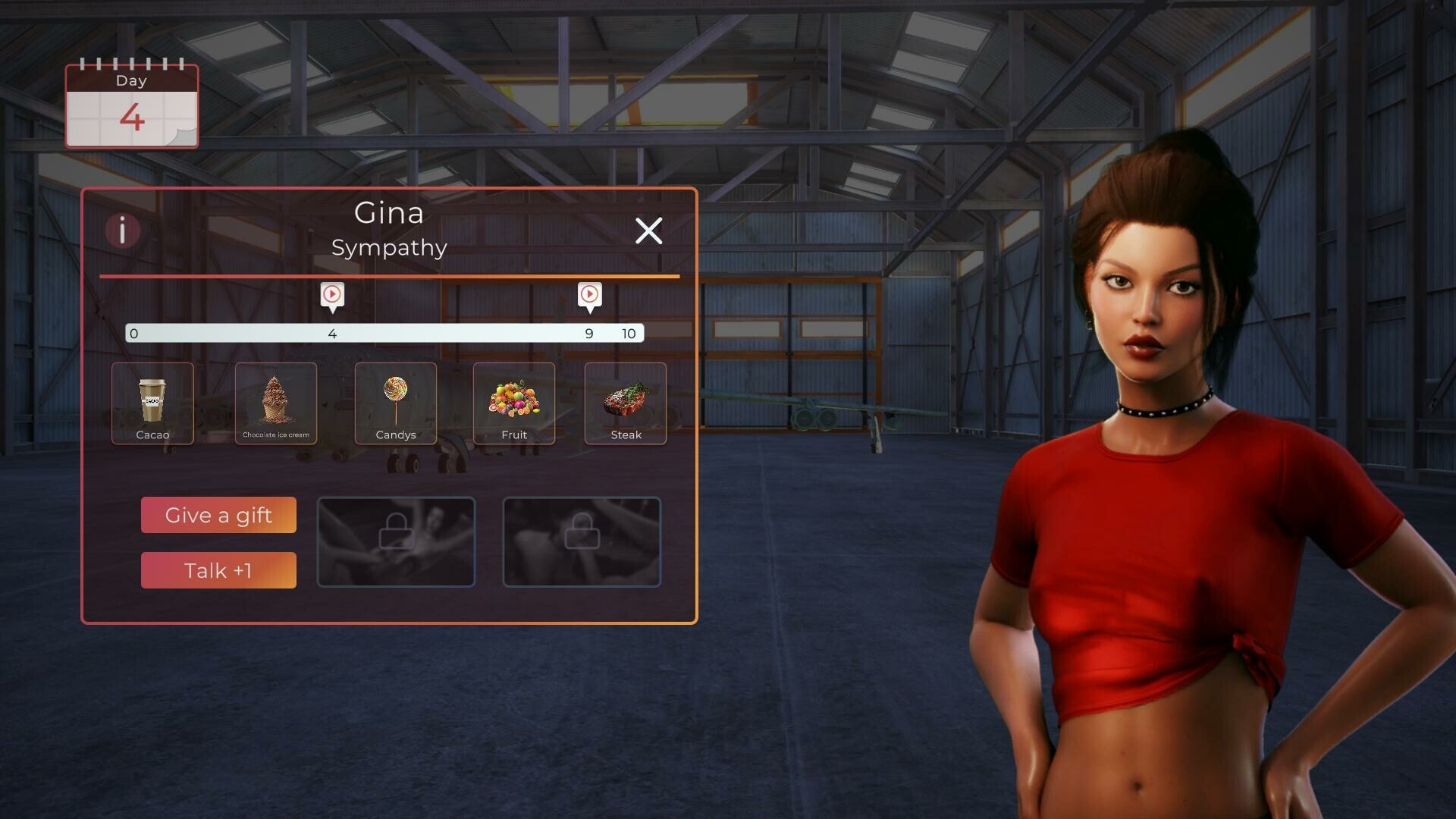Image resolution: width=1456 pixels, height=819 pixels.
Task: Click the lock icon on the first scene
Action: 396,532
